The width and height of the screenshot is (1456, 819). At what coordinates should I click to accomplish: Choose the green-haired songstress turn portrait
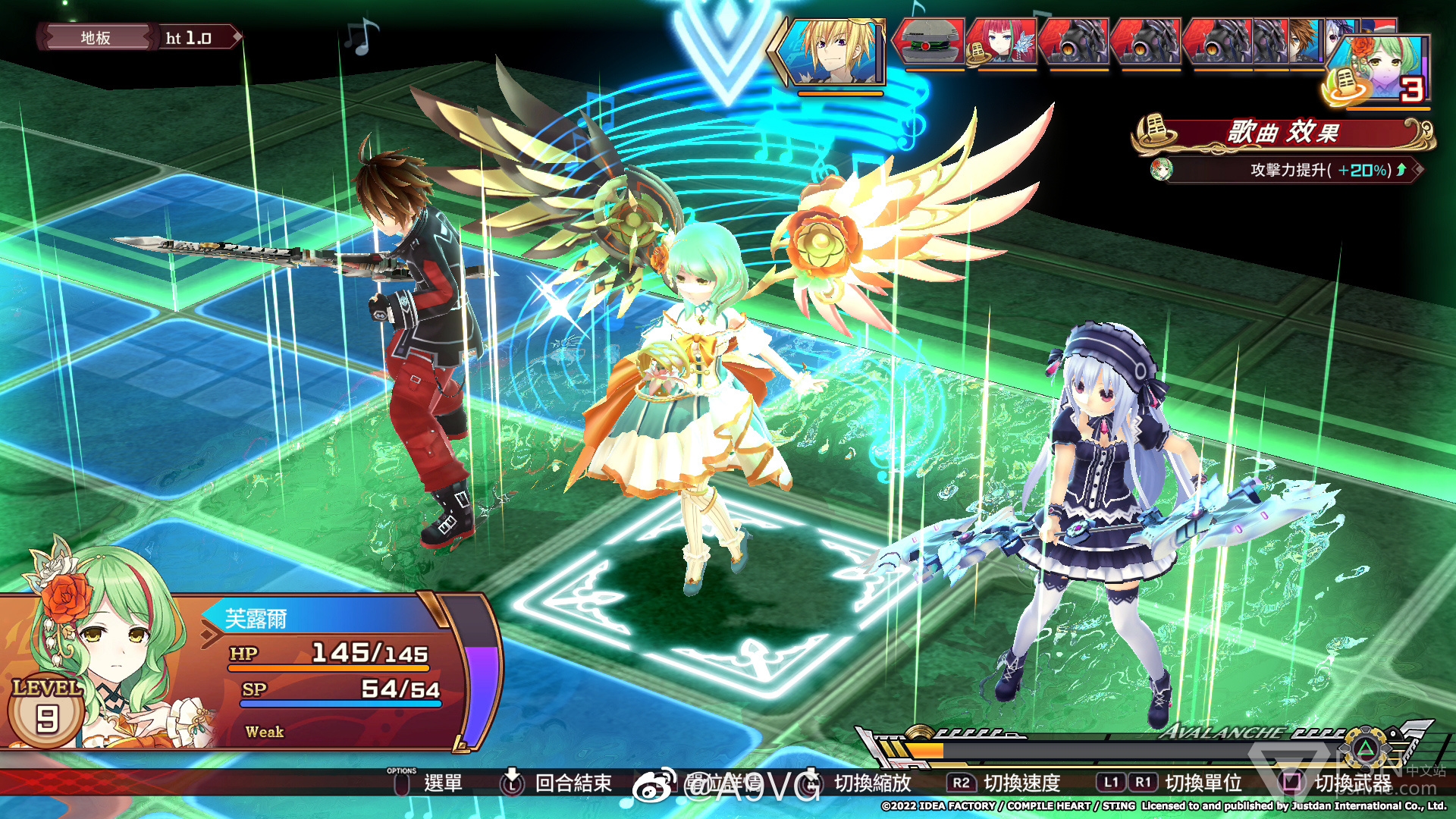(1379, 68)
